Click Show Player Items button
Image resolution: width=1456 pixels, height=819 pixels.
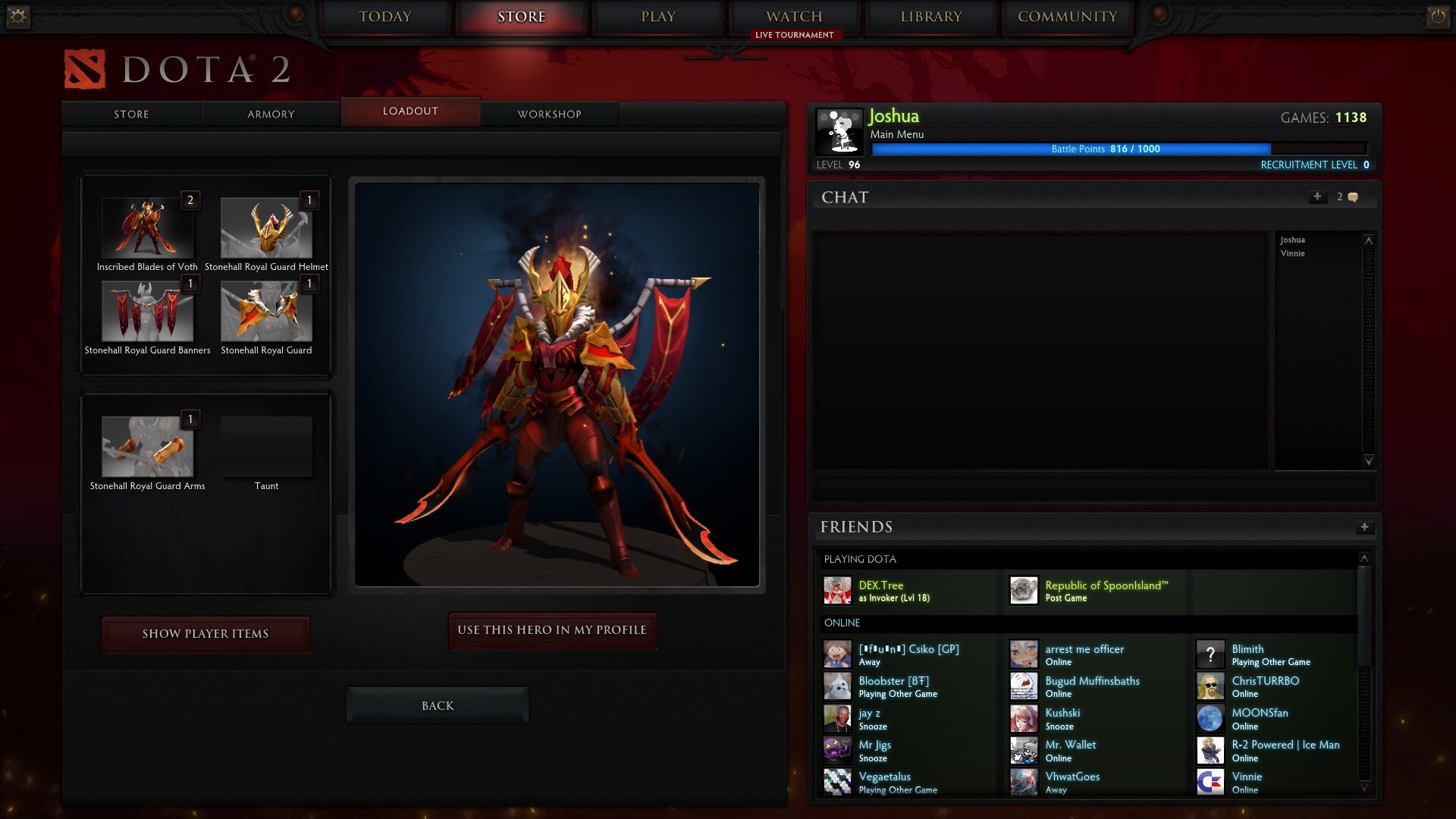point(206,634)
